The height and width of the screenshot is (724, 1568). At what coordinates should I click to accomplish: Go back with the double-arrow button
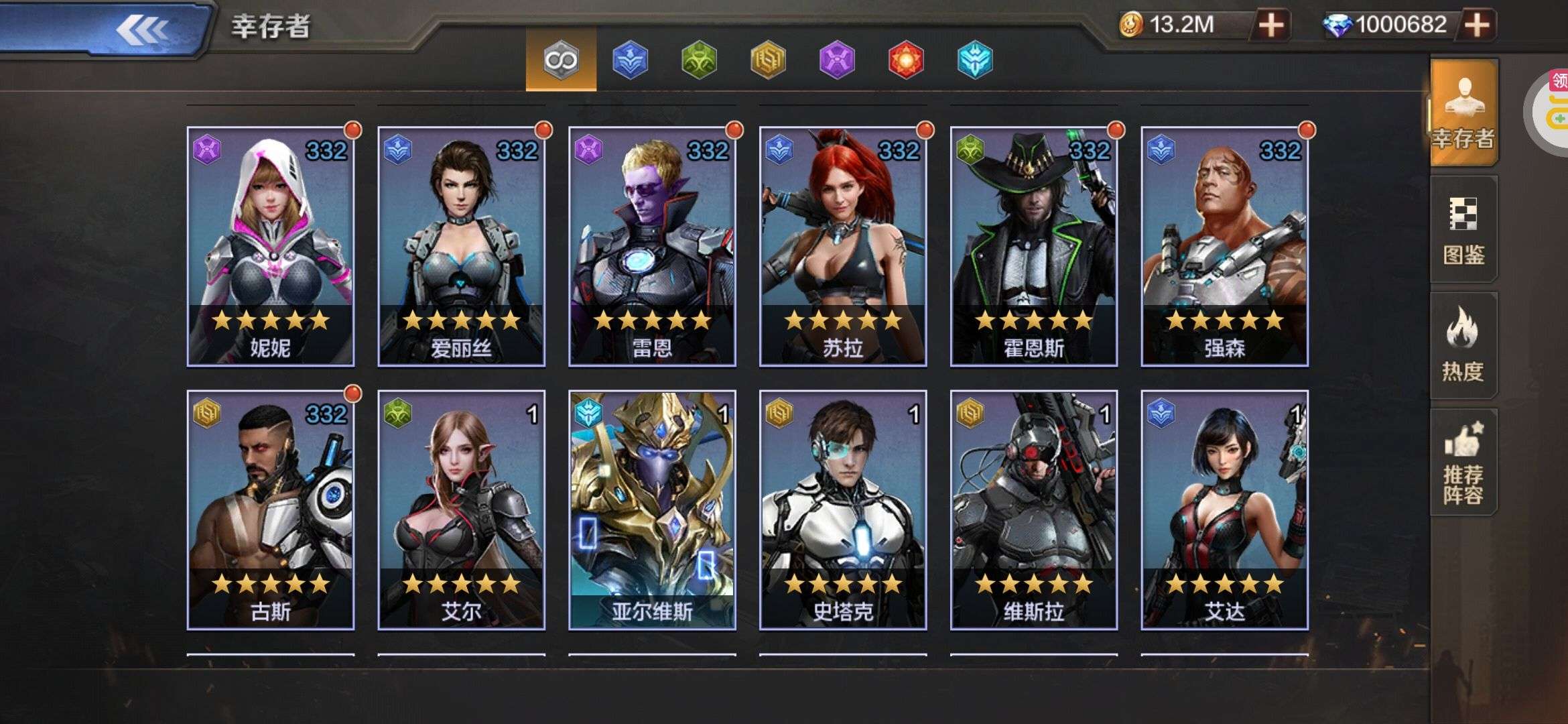point(142,29)
